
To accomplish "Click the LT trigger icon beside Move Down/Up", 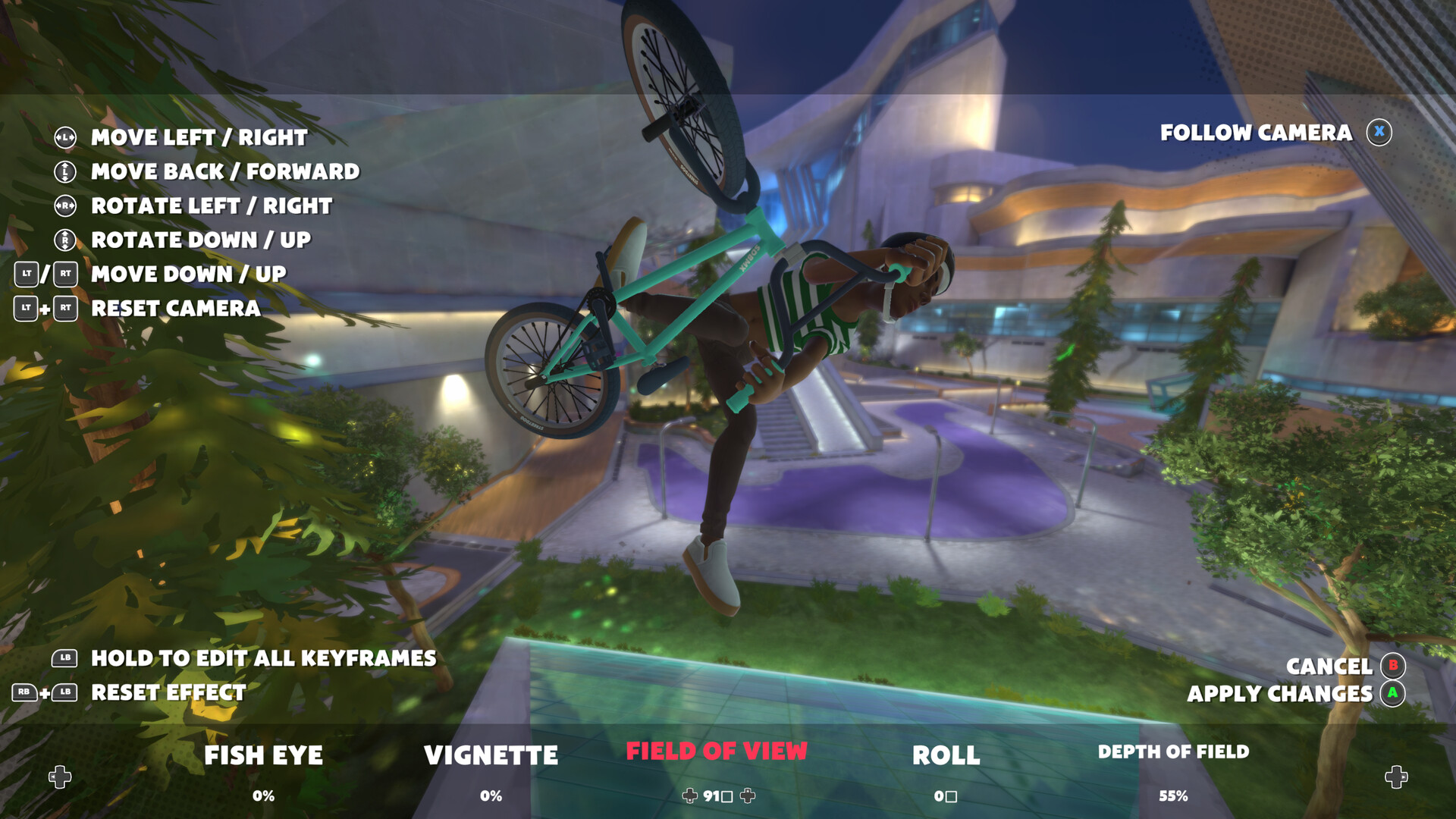I will tap(27, 275).
